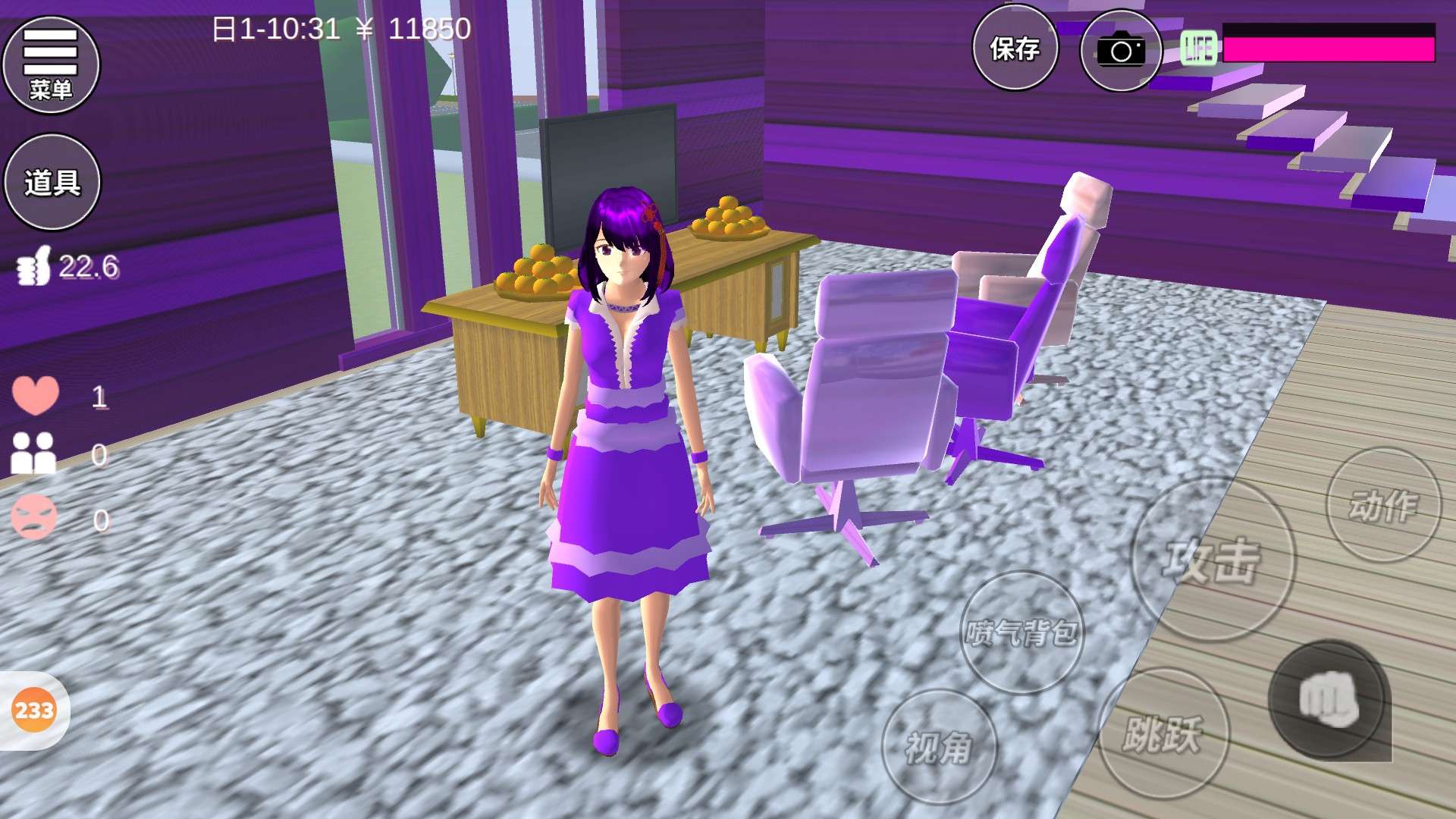
Task: Open the 菜单 hamburger menu
Action: click(51, 65)
